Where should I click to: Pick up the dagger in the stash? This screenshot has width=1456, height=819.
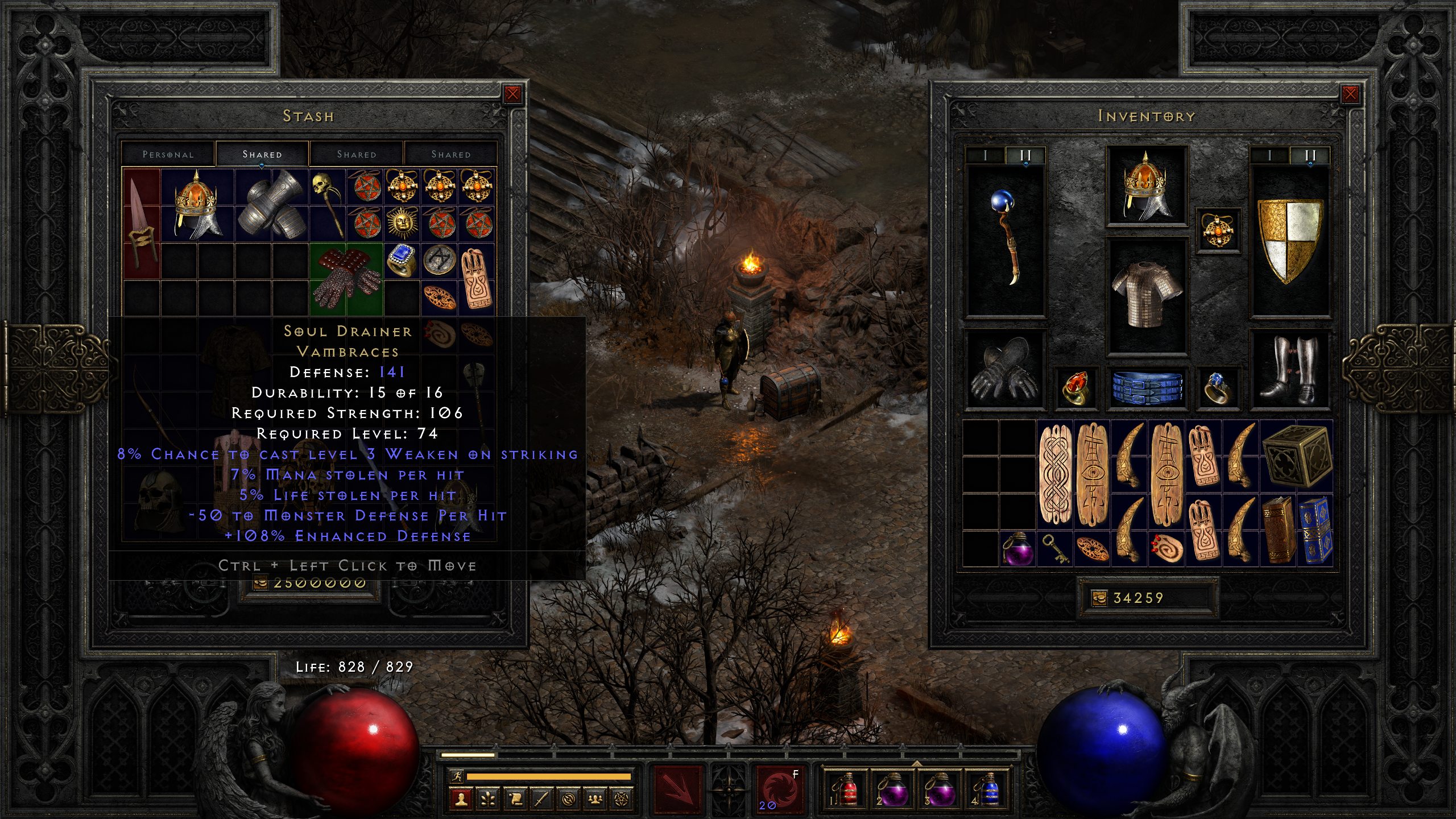(141, 223)
